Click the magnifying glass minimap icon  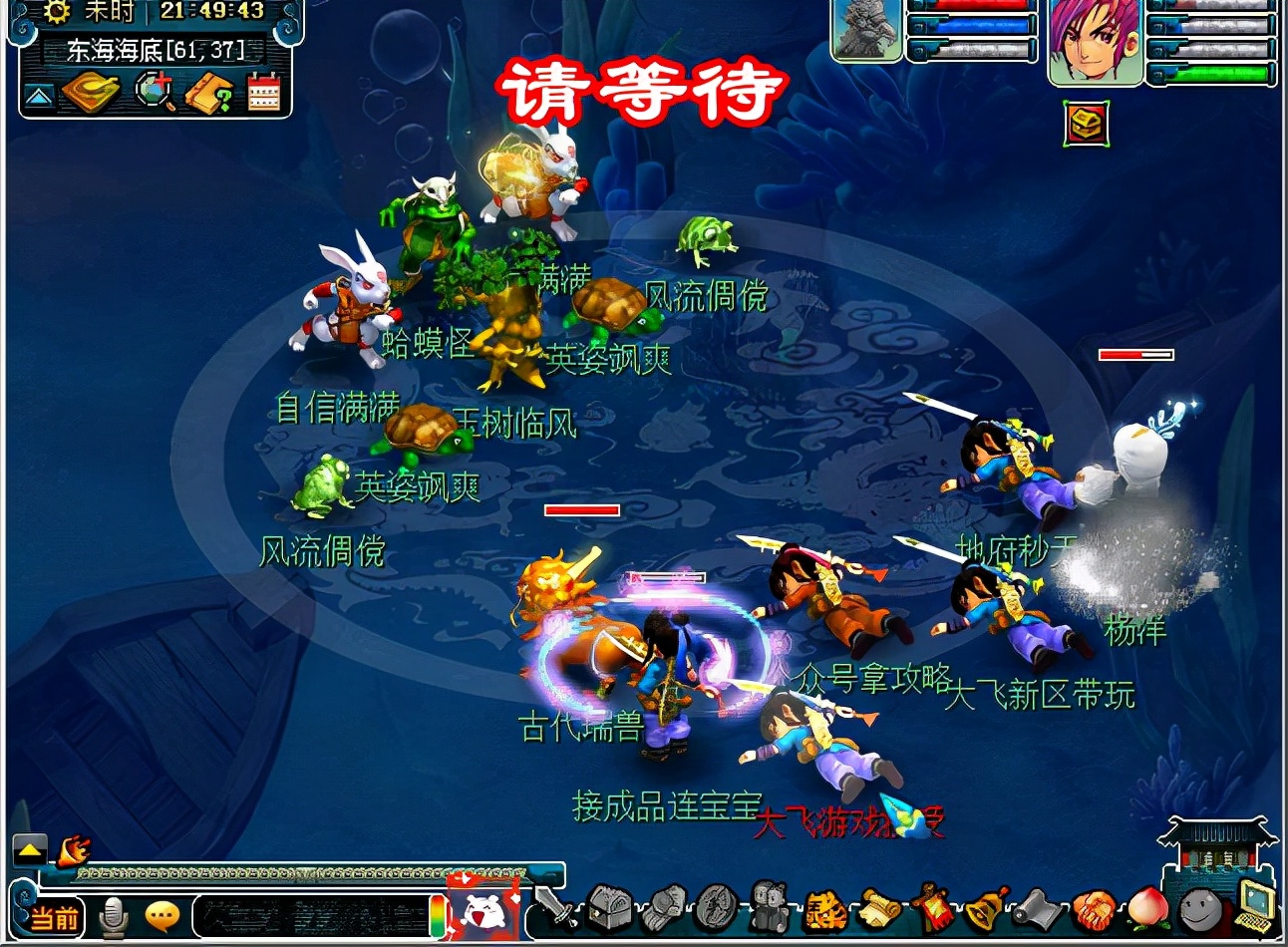pos(155,93)
